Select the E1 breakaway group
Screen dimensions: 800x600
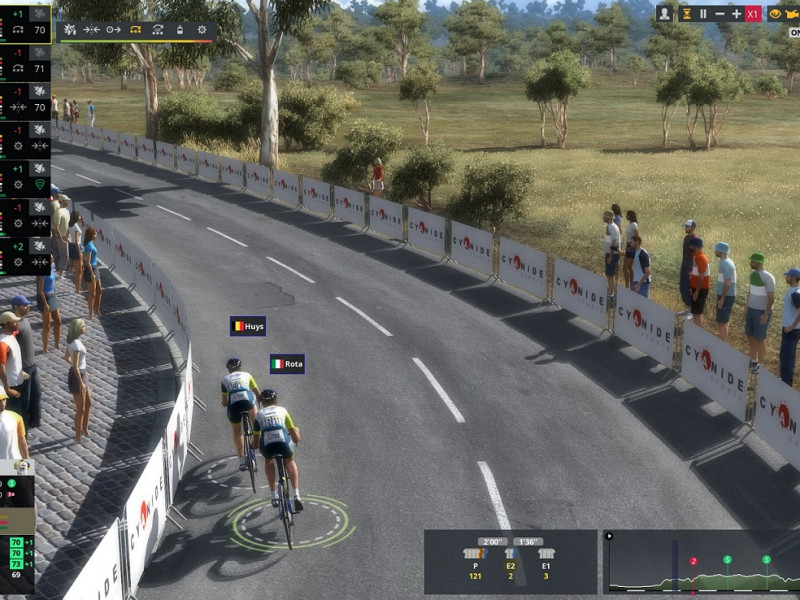[x=546, y=562]
